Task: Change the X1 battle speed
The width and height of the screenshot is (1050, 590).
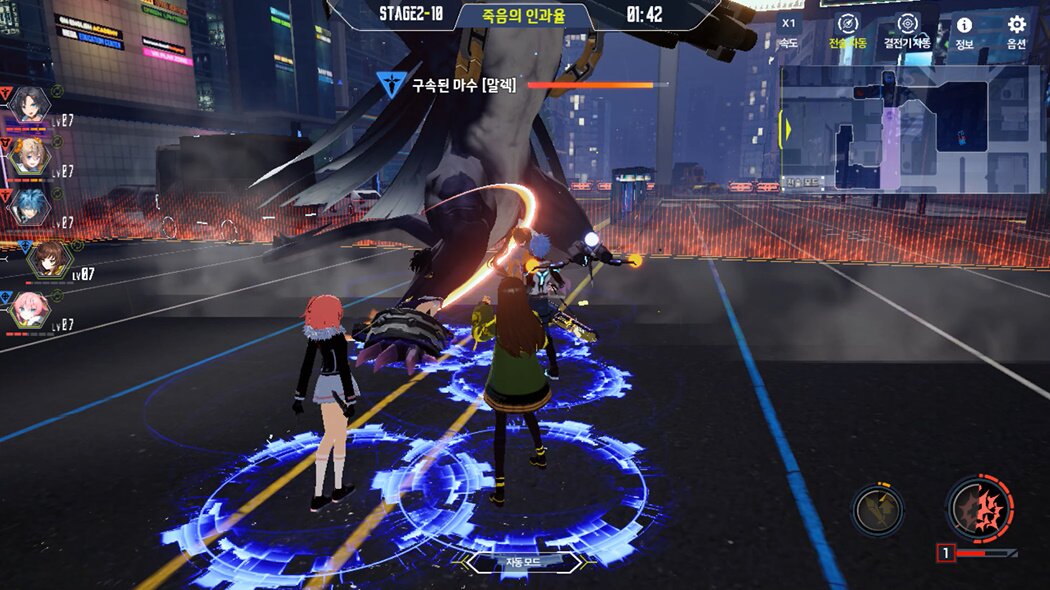Action: click(789, 32)
